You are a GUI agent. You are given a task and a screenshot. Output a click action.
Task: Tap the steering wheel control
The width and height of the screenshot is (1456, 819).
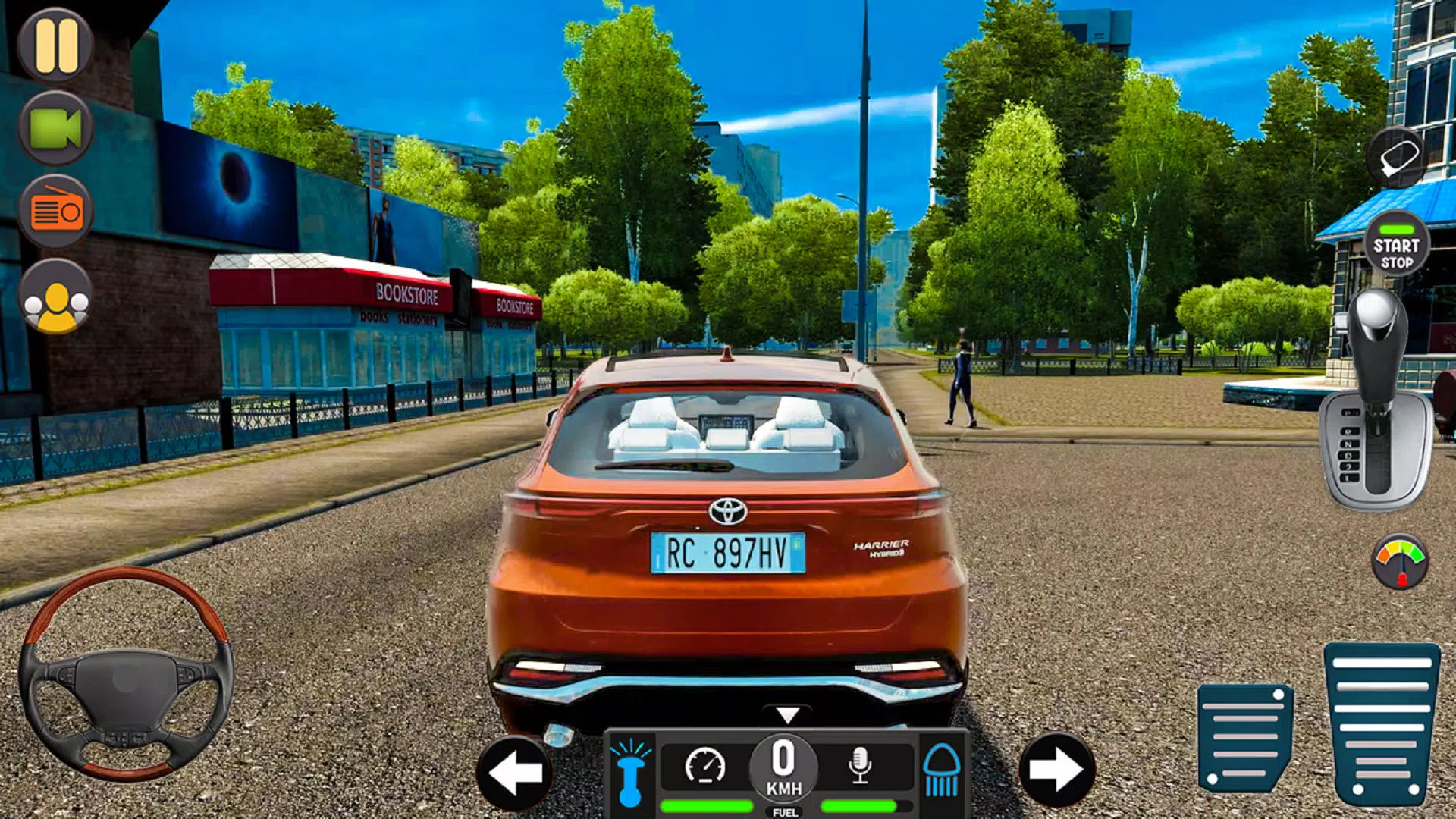[126, 675]
